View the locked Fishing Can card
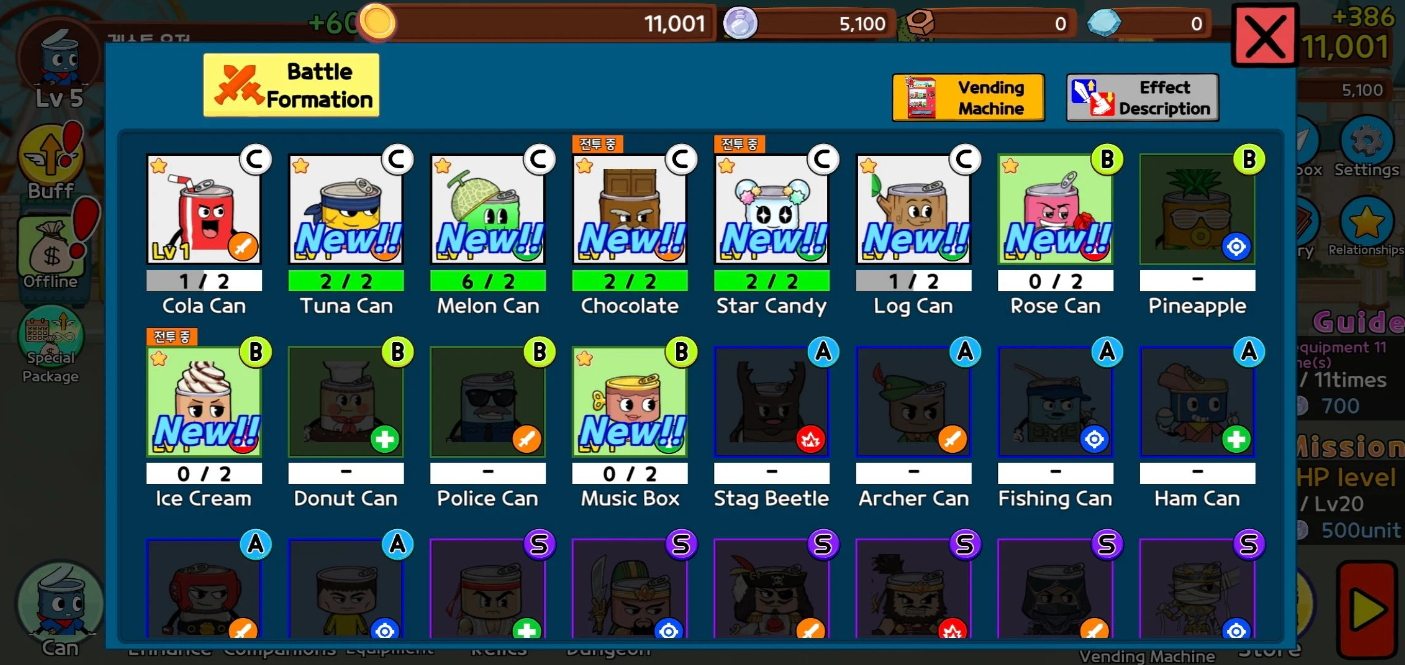 tap(1056, 401)
